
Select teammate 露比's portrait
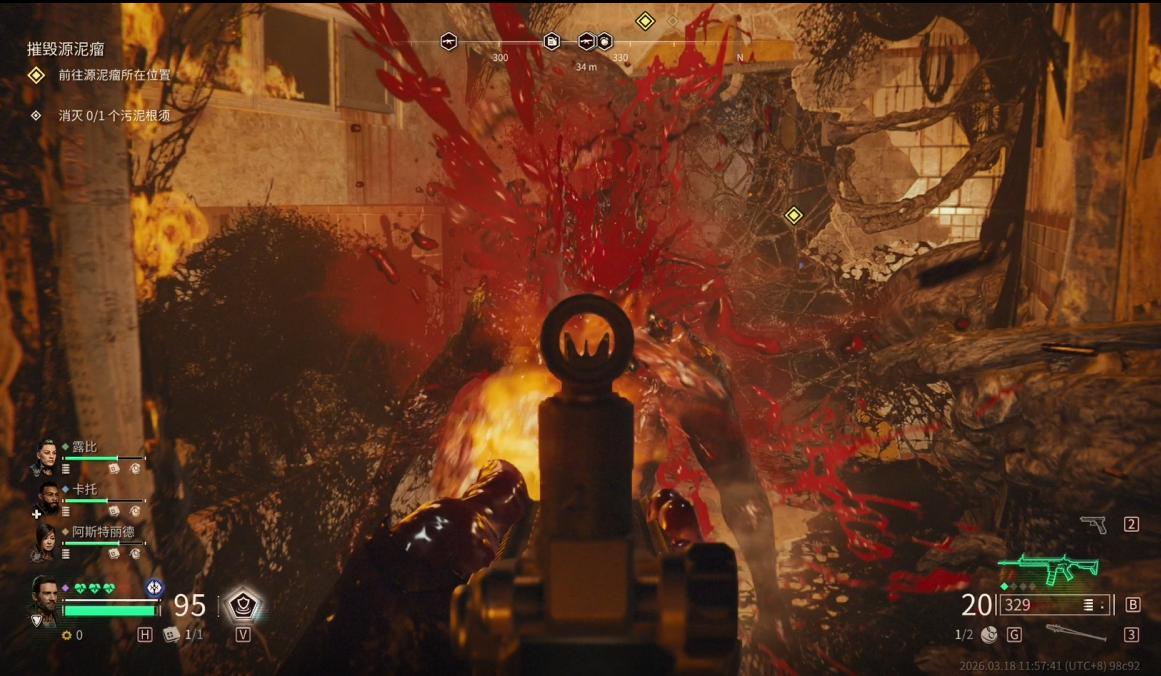point(46,458)
